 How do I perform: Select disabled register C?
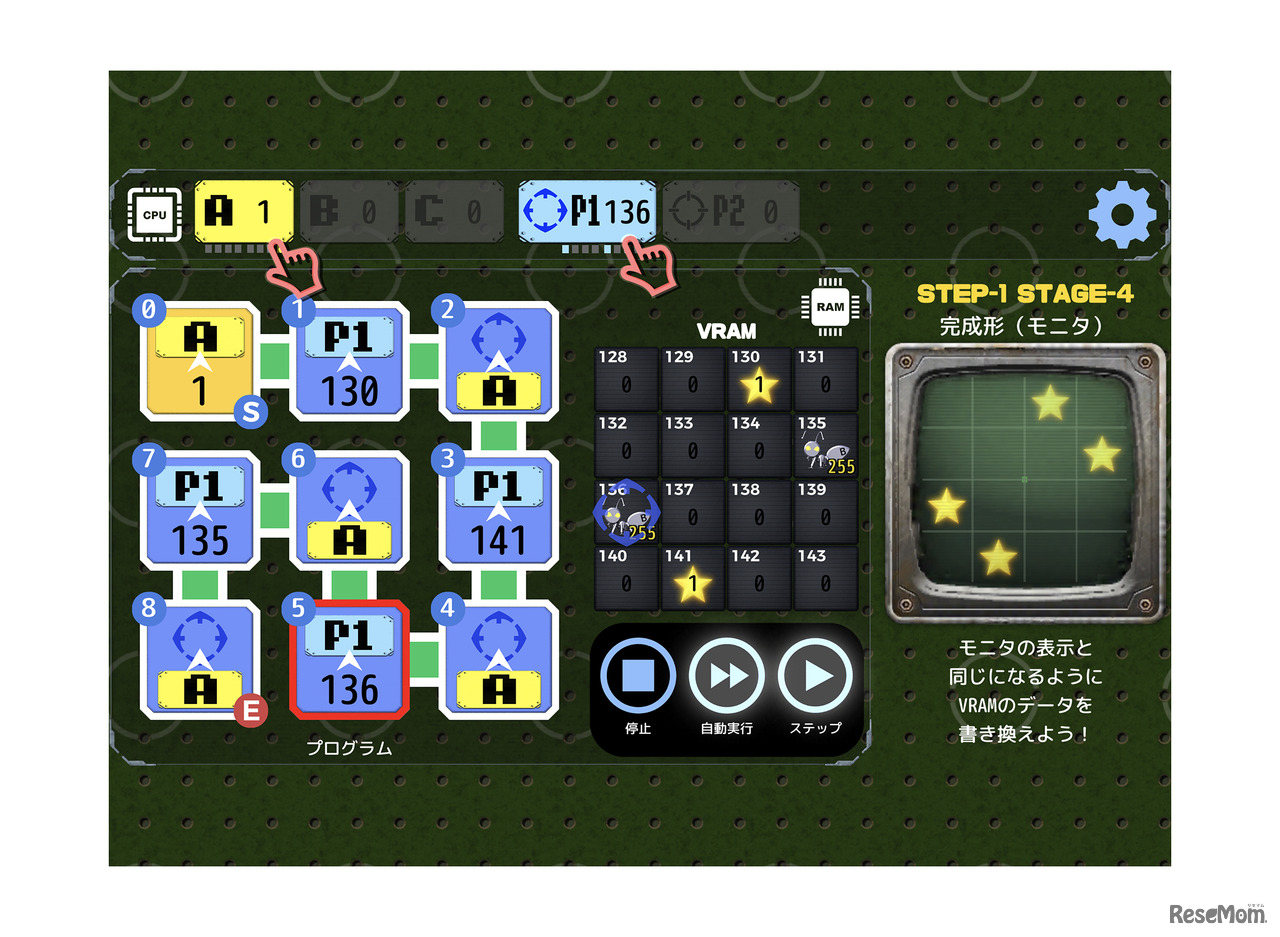tap(455, 212)
